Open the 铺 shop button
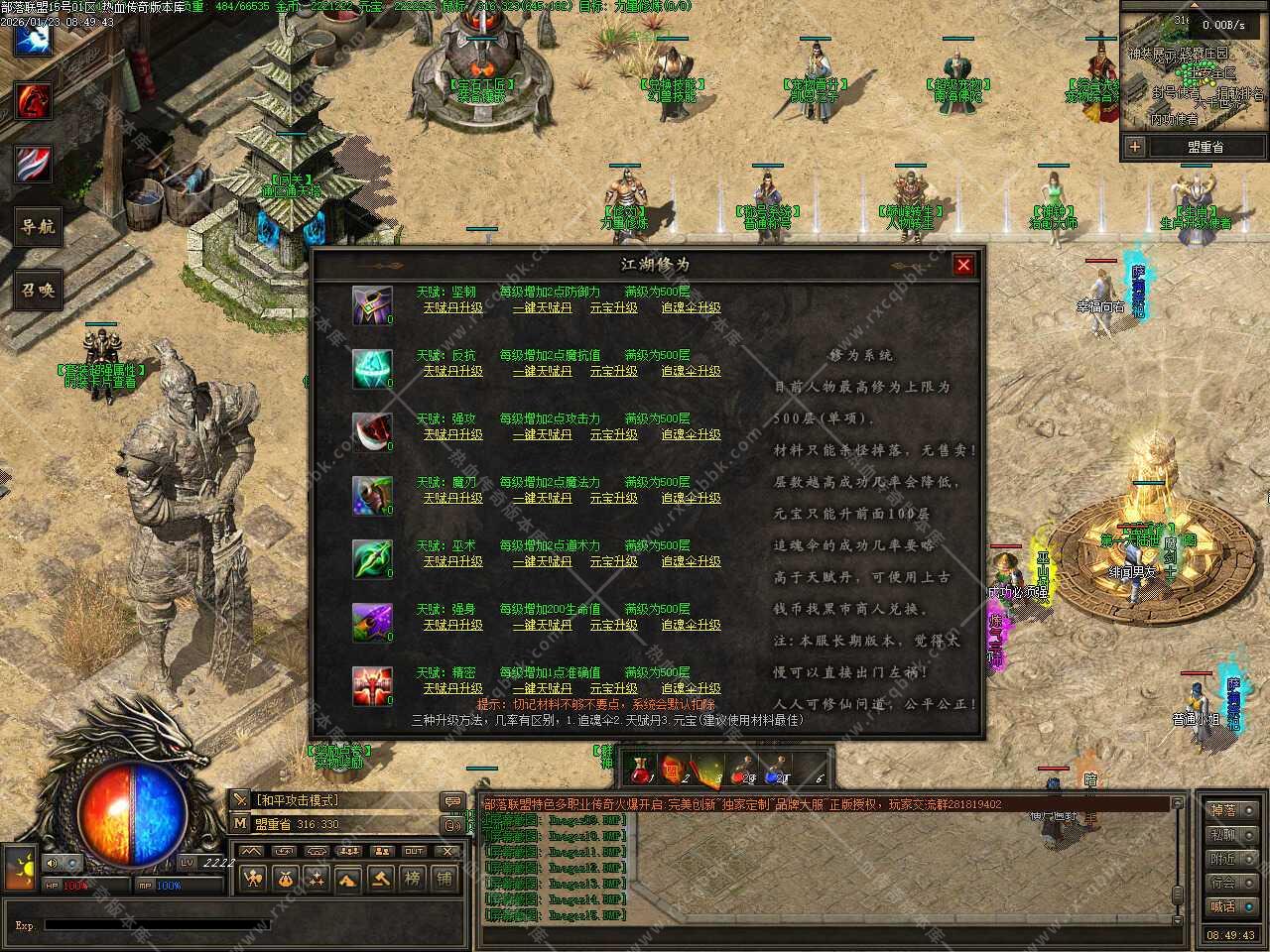1270x952 pixels. pos(444,878)
